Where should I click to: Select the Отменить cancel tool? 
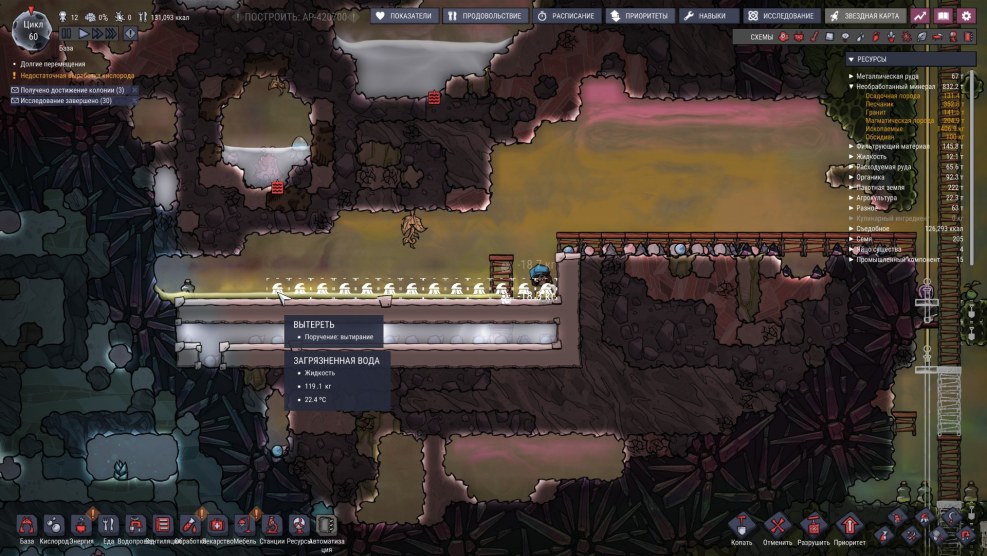point(777,528)
